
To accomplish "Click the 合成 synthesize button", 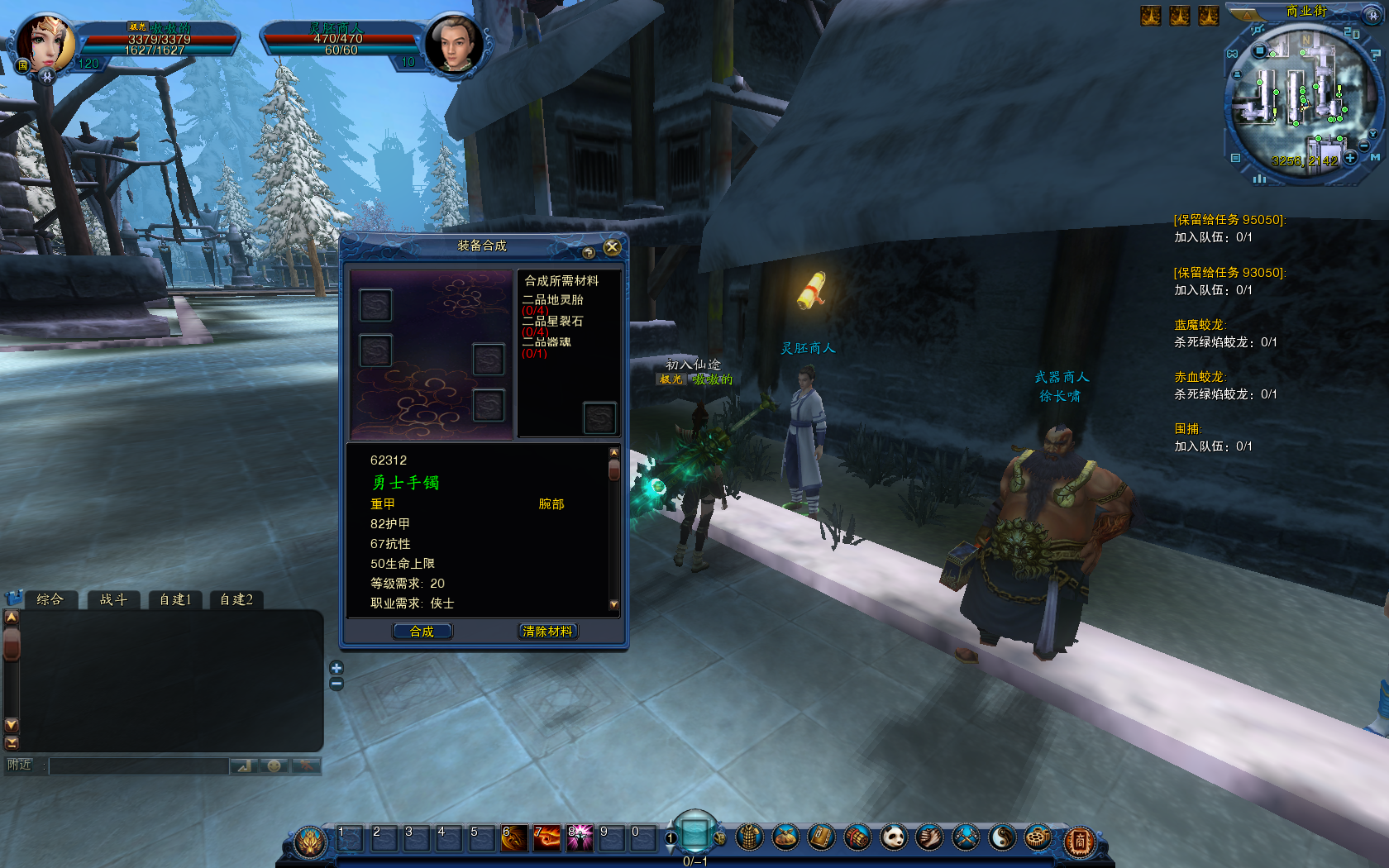I will [x=422, y=632].
